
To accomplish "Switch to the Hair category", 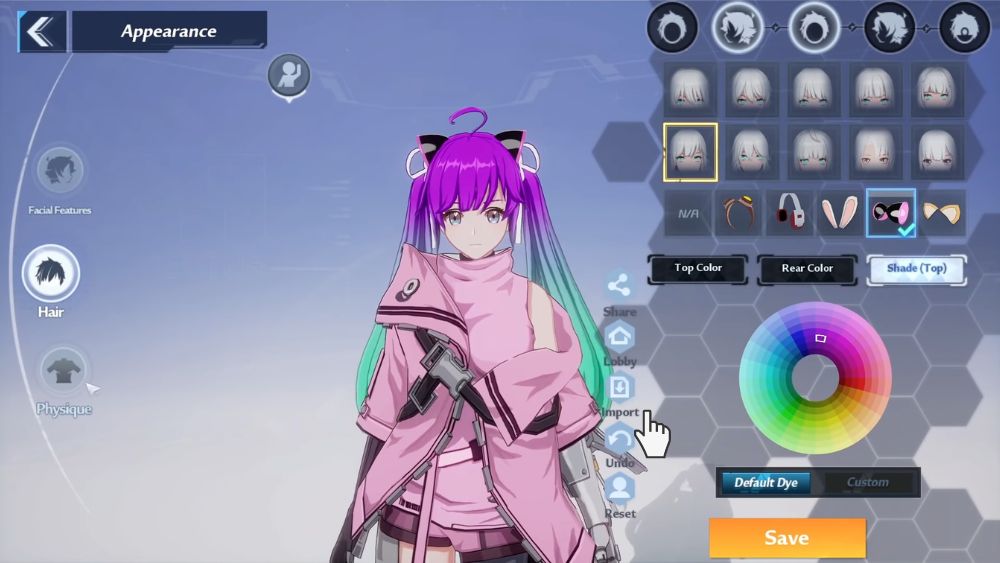I will tap(51, 273).
